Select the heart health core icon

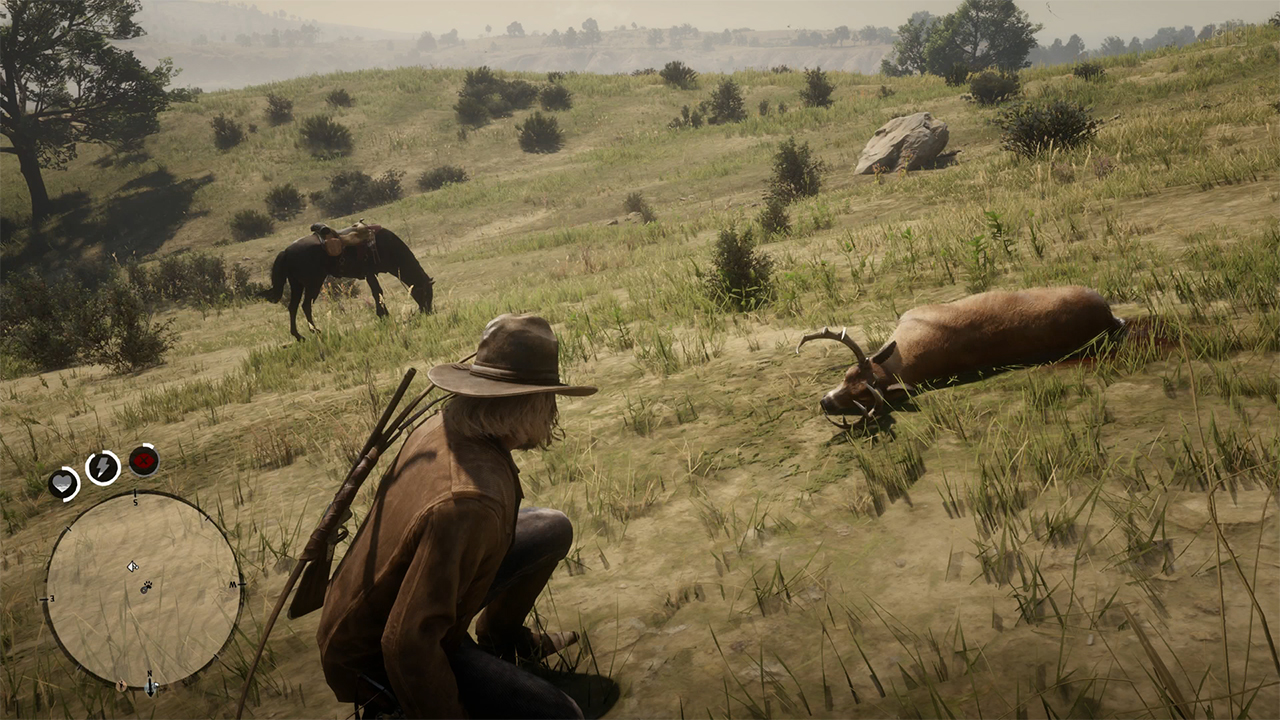[64, 483]
